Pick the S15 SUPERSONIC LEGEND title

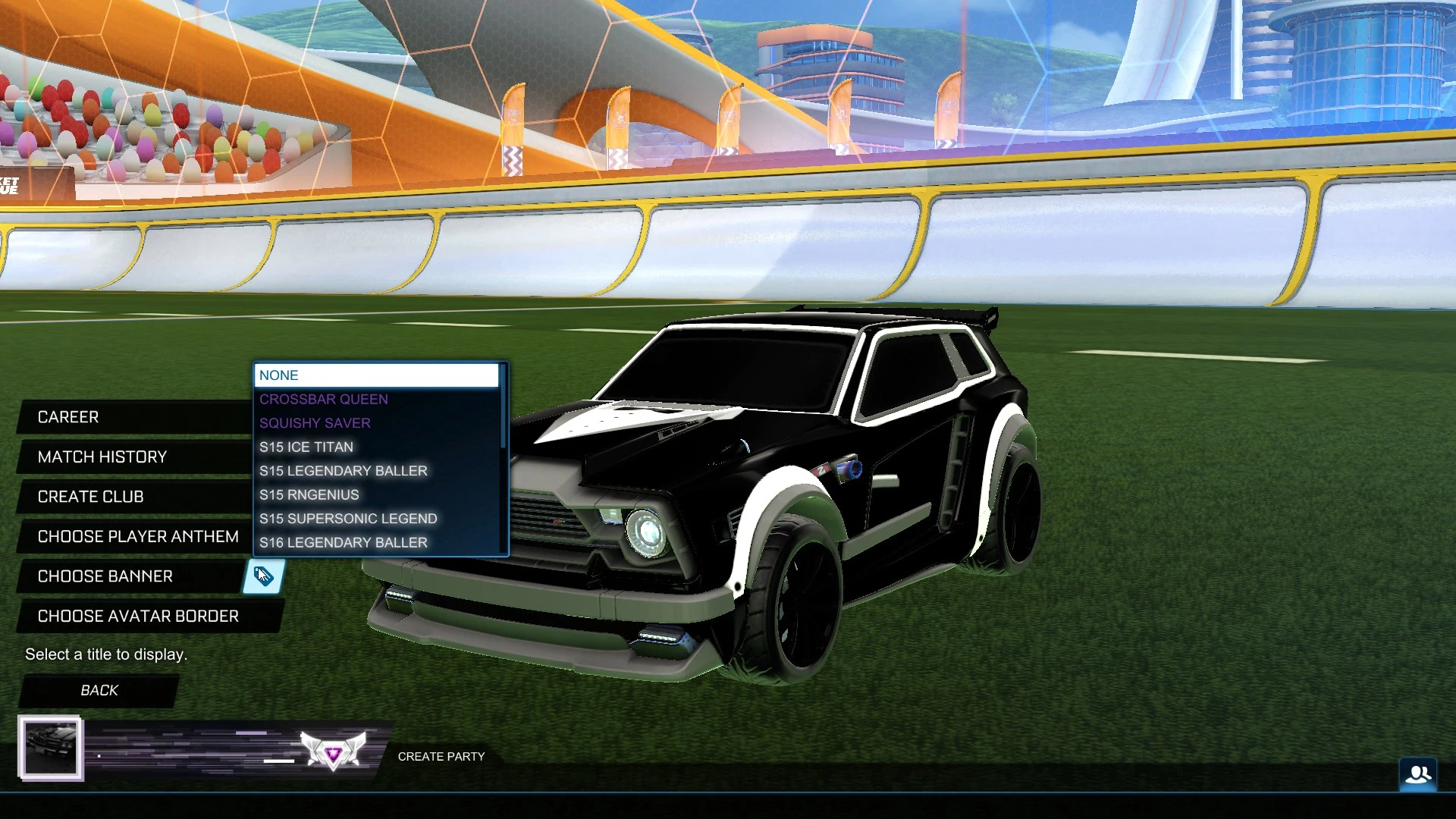(349, 519)
